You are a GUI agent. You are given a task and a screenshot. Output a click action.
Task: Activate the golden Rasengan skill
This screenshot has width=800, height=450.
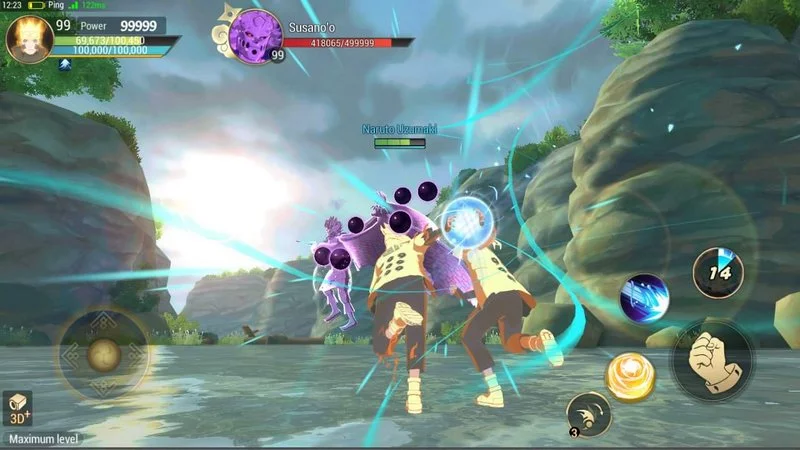click(x=630, y=377)
